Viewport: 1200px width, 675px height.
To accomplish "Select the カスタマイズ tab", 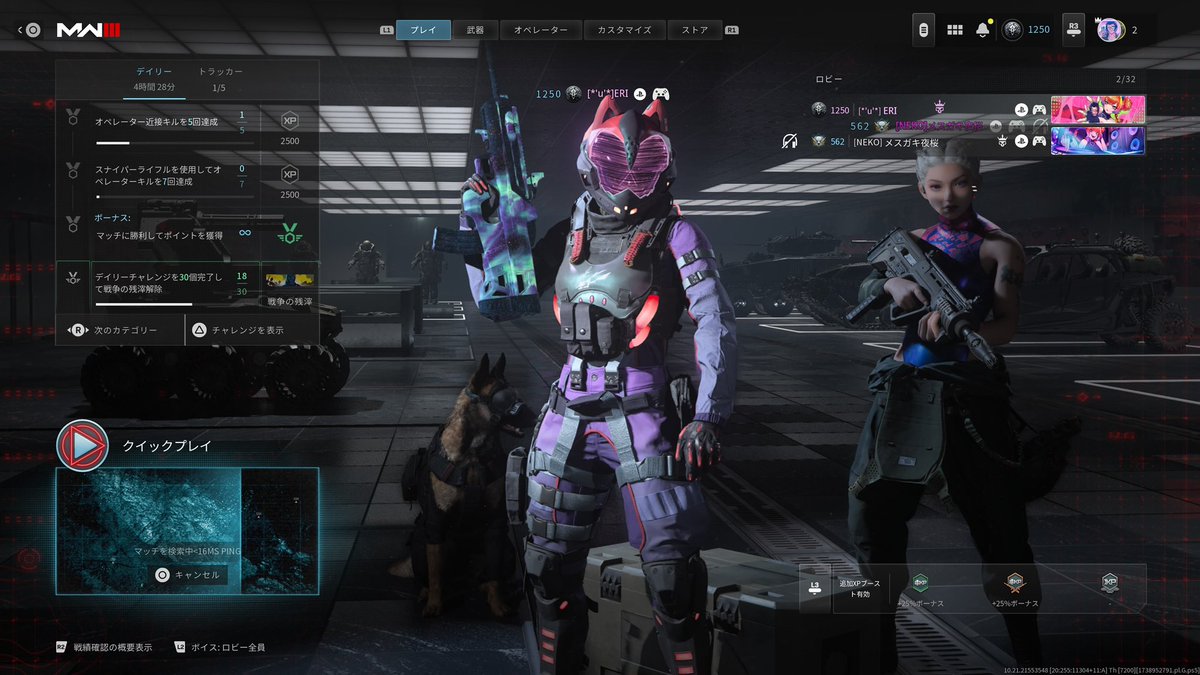I will point(623,30).
